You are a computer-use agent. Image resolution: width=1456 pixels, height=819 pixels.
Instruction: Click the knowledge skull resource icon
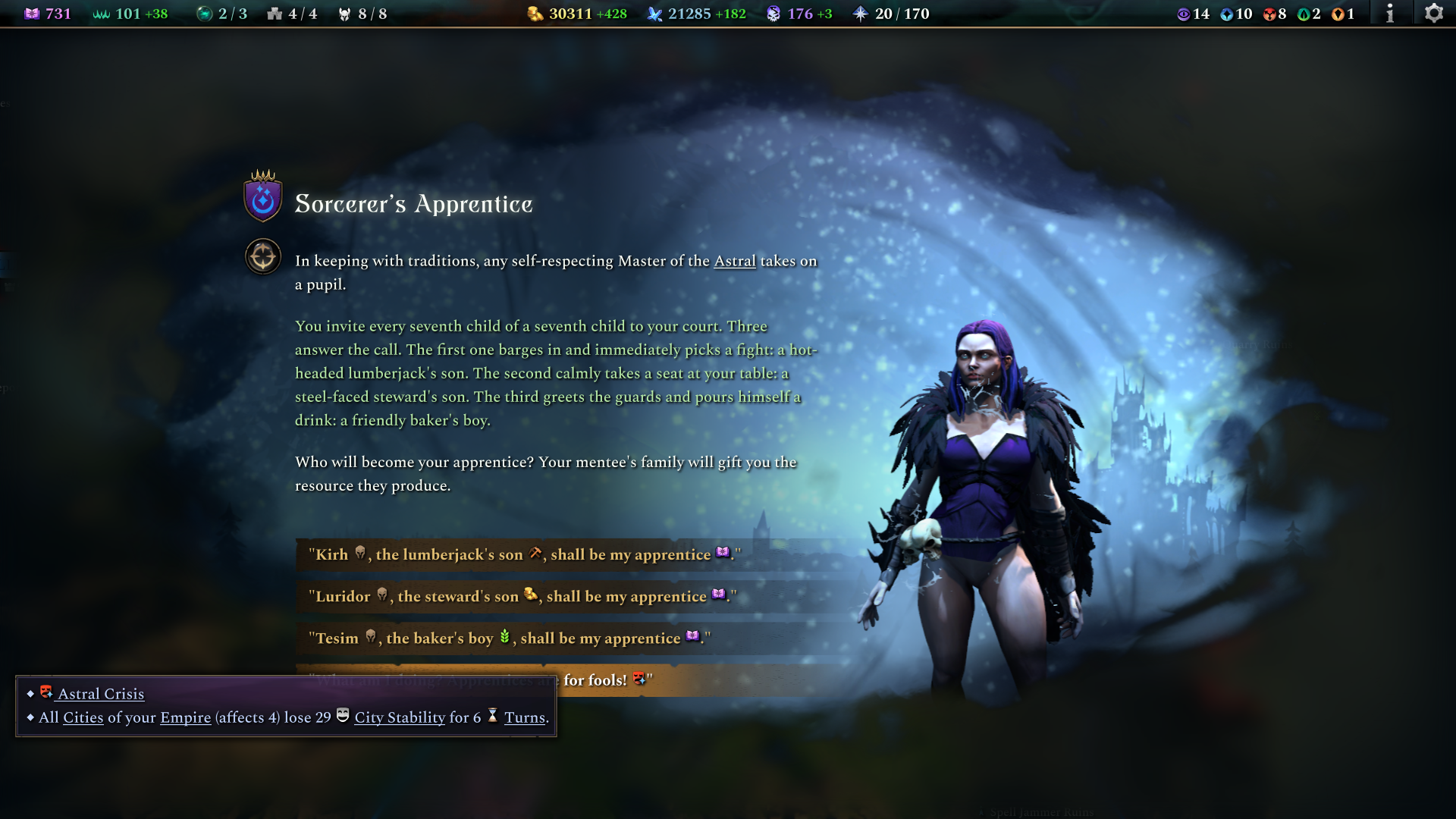[774, 13]
